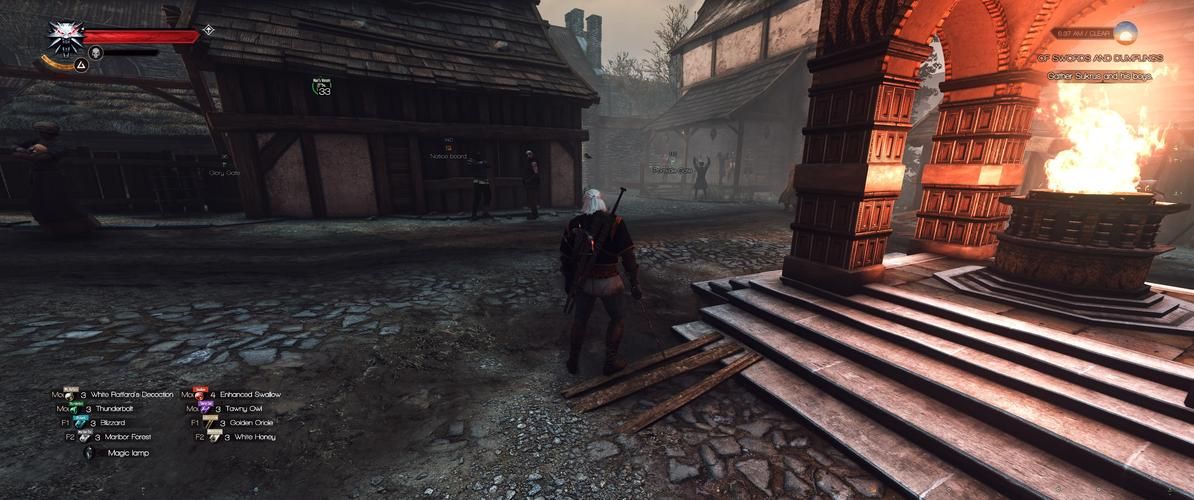Click the buff icon at the health bar's end

[x=208, y=30]
